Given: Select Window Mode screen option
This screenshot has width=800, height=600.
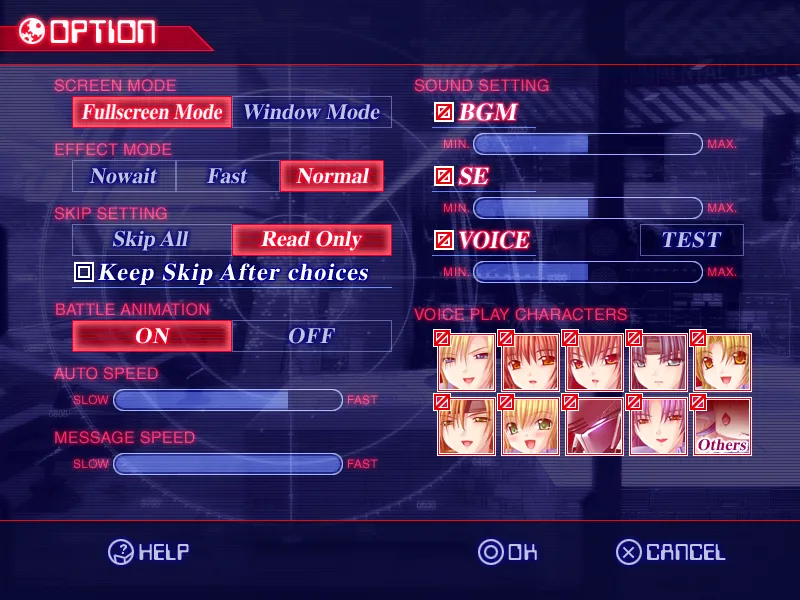Looking at the screenshot, I should (x=312, y=112).
